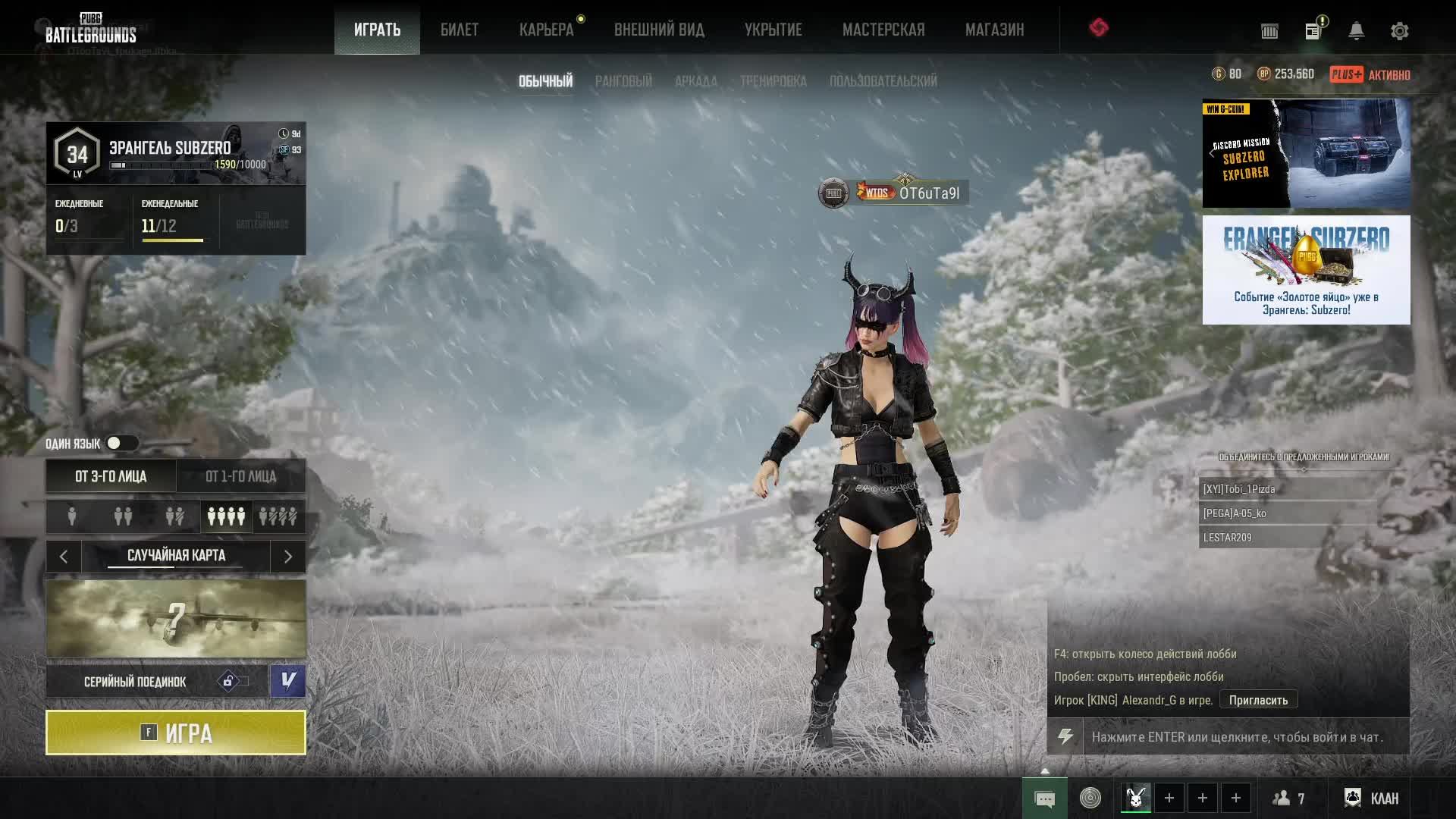The image size is (1456, 819).
Task: Toggle the ОДИН ЯЗЫК switch
Action: [121, 443]
